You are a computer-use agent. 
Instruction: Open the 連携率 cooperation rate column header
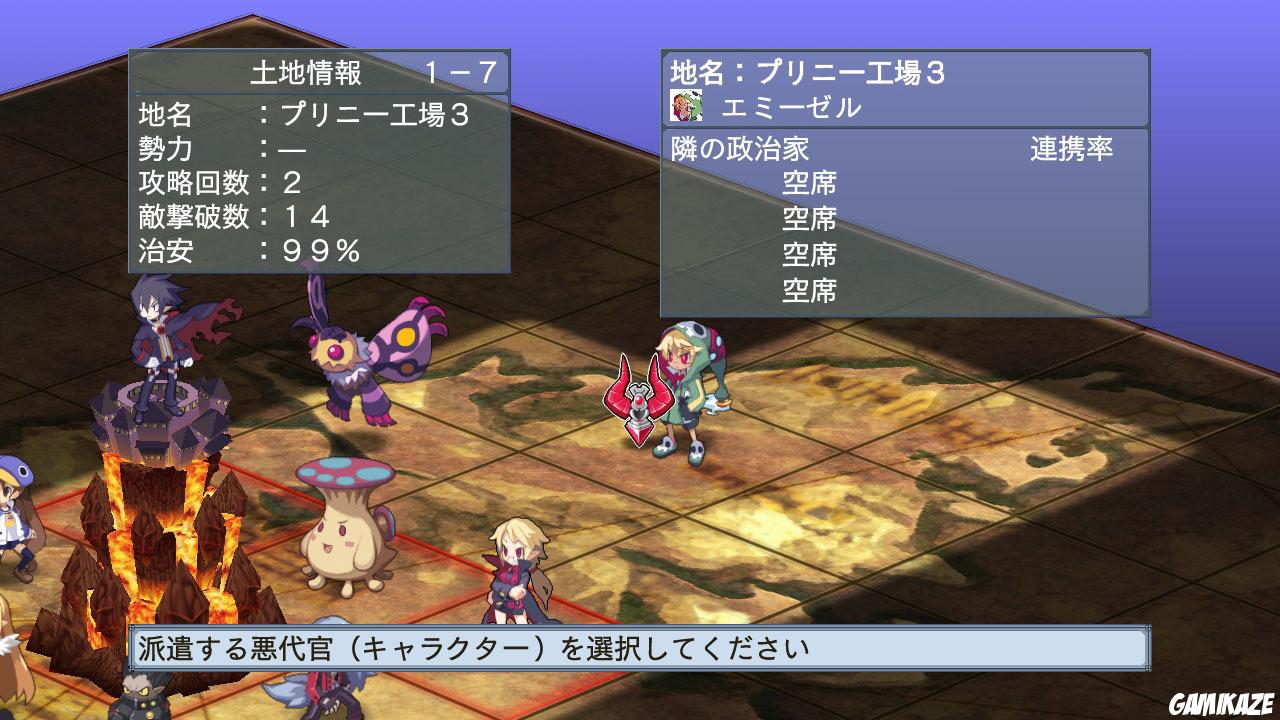[1069, 147]
